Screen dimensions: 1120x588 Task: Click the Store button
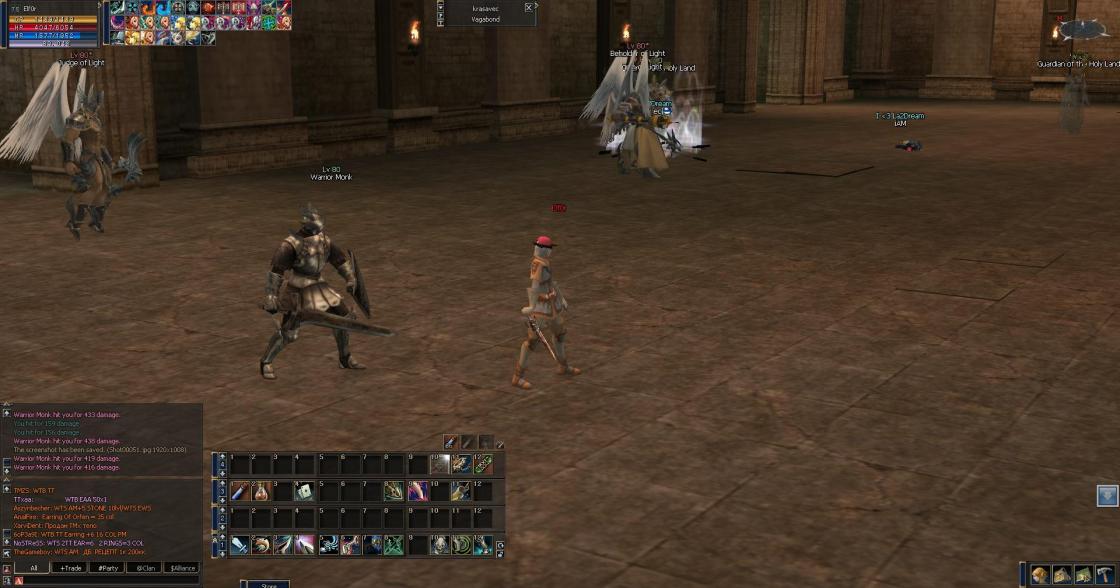268,584
